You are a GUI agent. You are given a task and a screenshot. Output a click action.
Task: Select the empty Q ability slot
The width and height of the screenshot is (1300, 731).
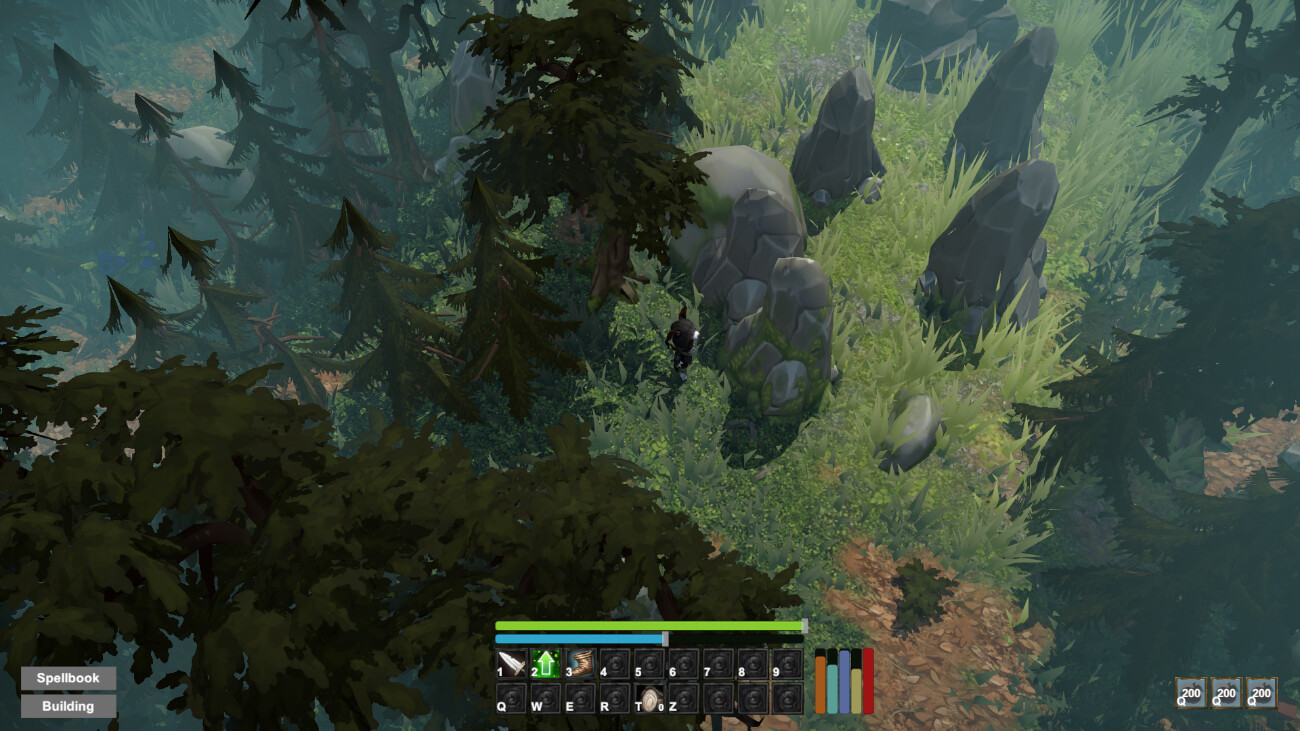point(510,698)
